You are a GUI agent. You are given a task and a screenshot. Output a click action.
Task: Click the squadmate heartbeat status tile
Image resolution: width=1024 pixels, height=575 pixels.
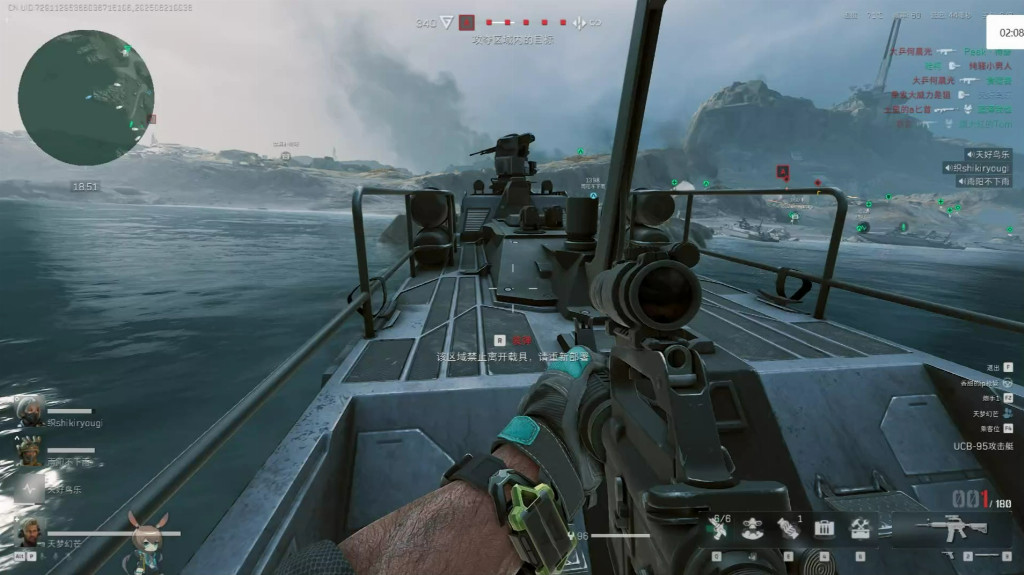(30, 490)
